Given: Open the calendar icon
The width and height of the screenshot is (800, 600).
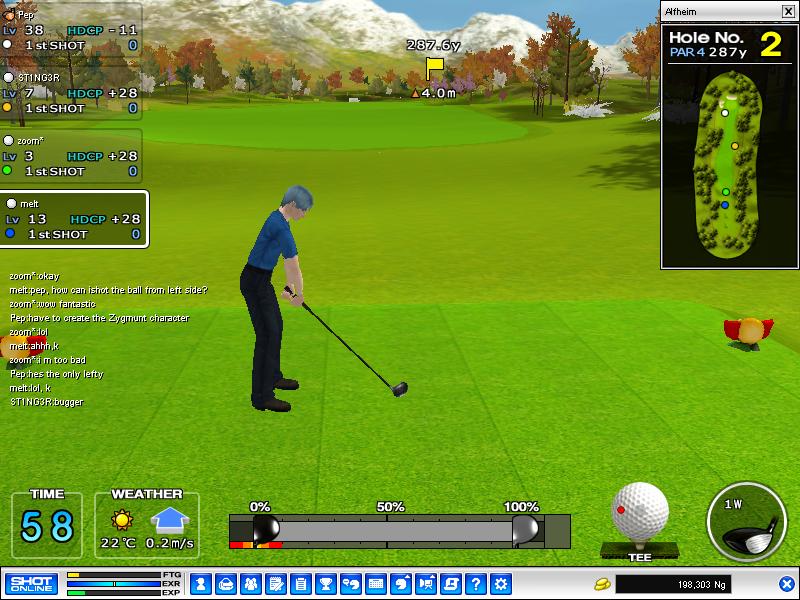Looking at the screenshot, I should (x=376, y=583).
